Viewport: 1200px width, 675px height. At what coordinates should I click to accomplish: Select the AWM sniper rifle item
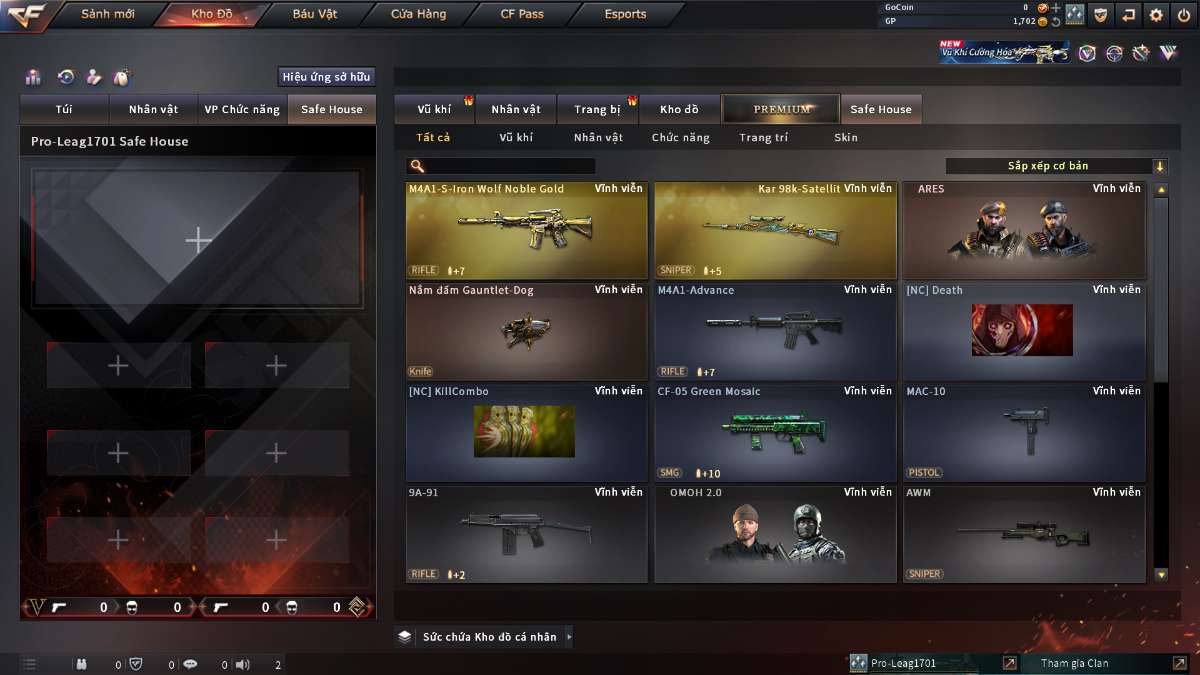coord(1024,533)
